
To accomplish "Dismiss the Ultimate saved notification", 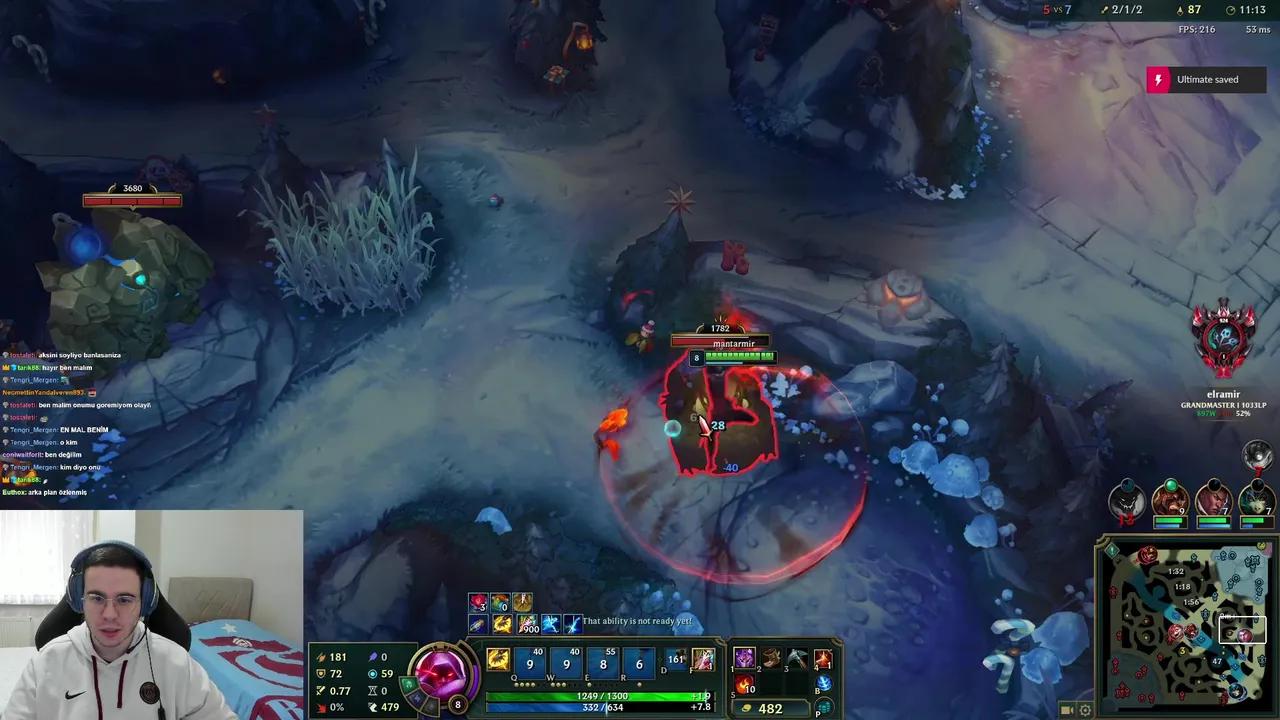I will [x=1206, y=79].
